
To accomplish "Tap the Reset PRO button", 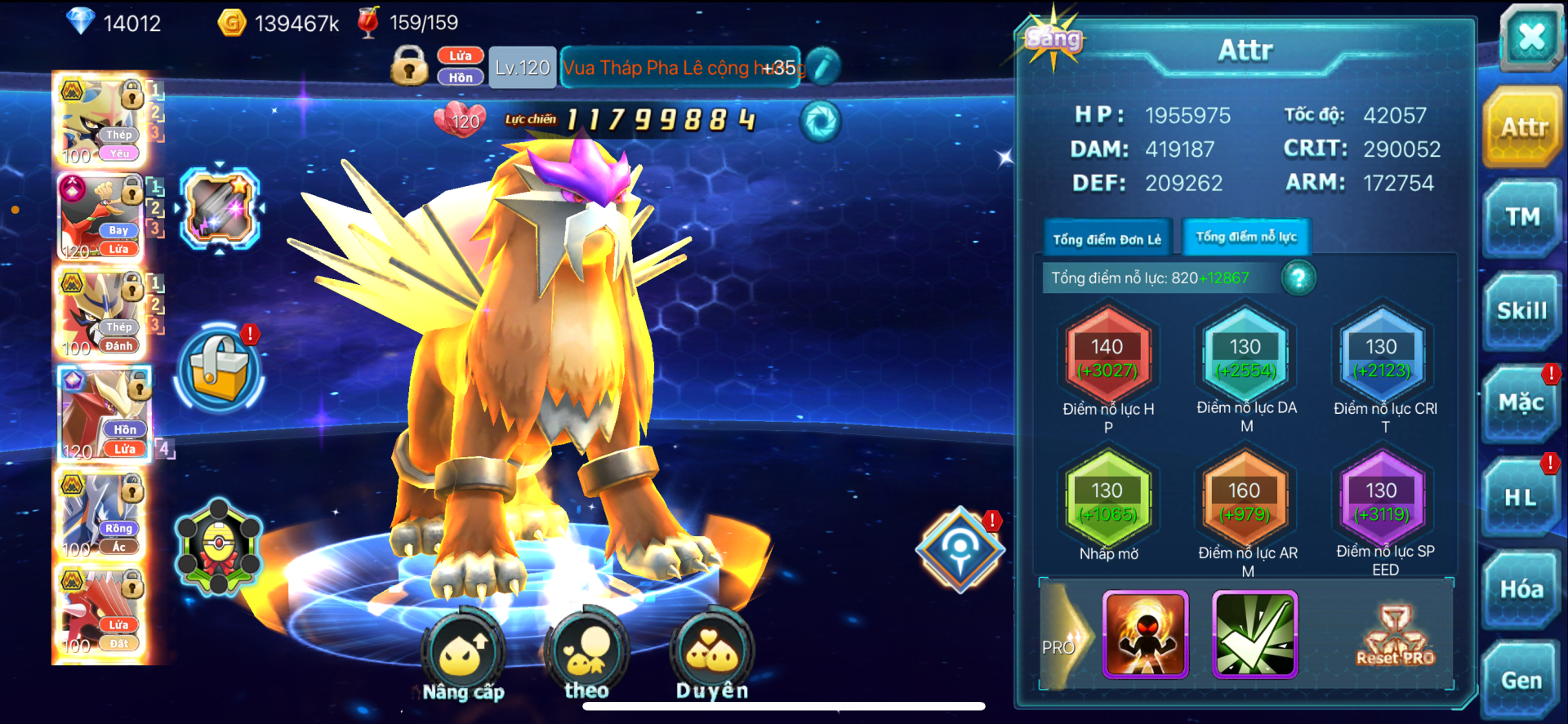I will 1395,636.
